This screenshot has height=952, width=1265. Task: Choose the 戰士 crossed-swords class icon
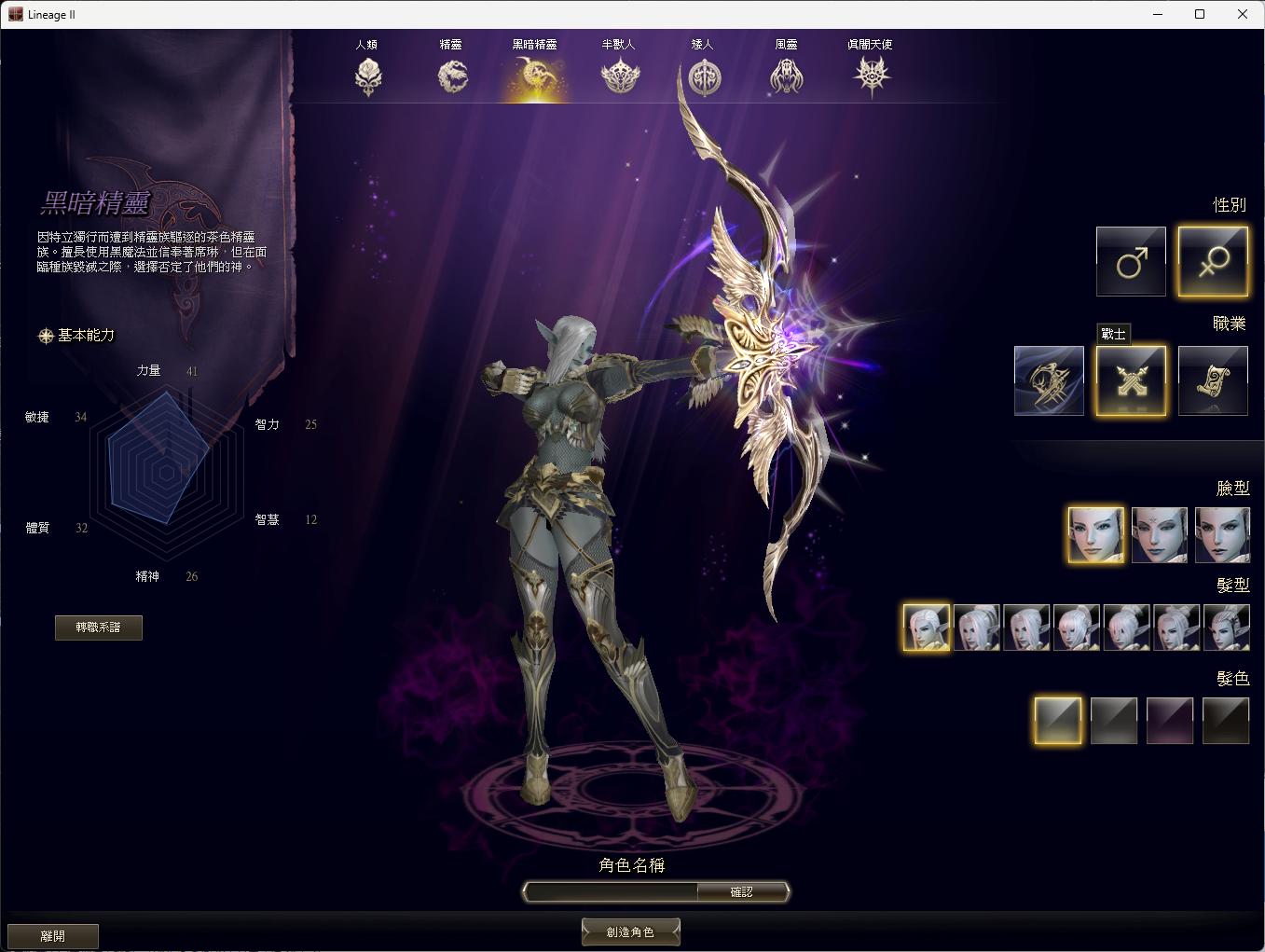1131,380
